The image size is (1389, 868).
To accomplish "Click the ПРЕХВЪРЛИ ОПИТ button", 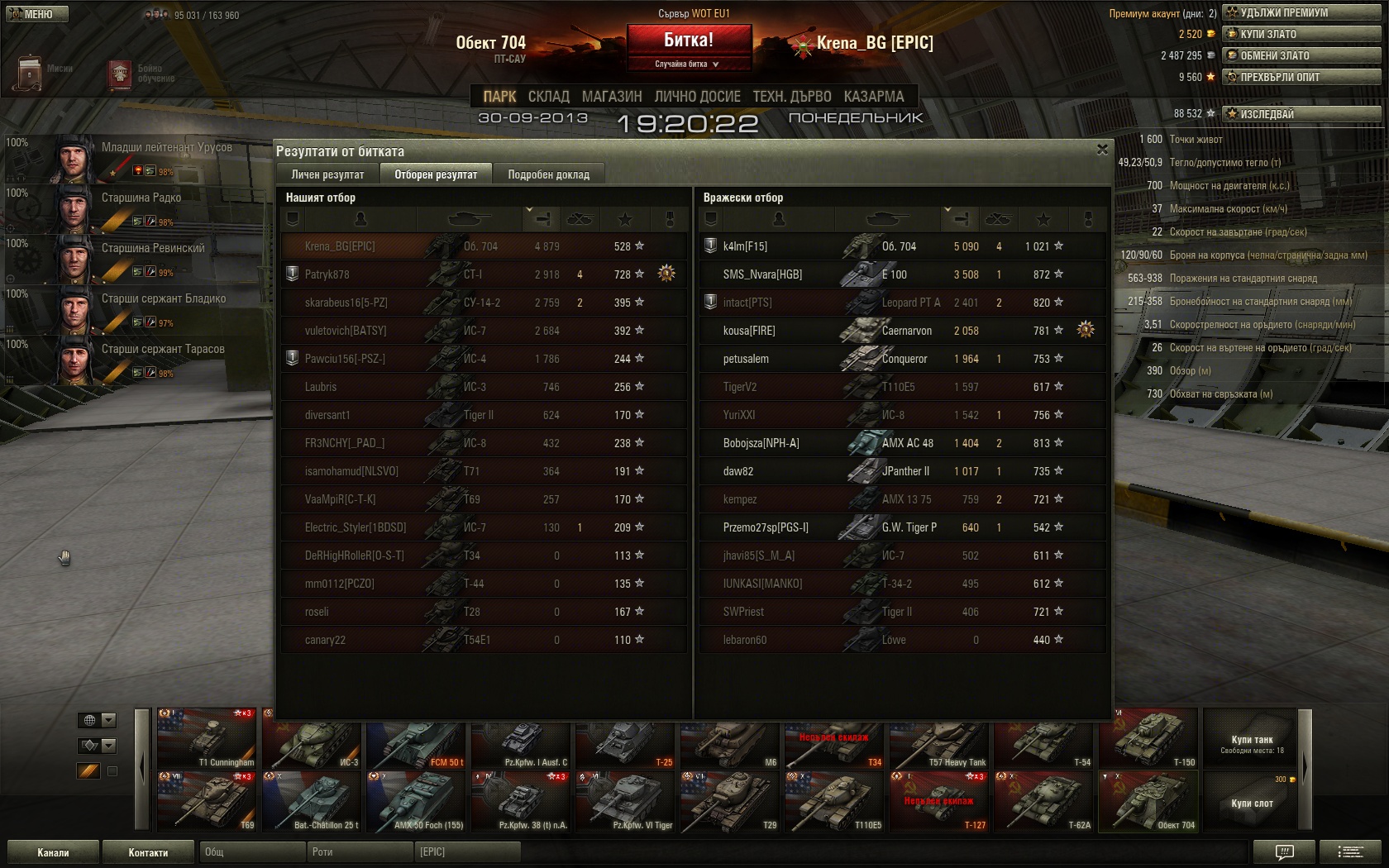I will coord(1301,77).
